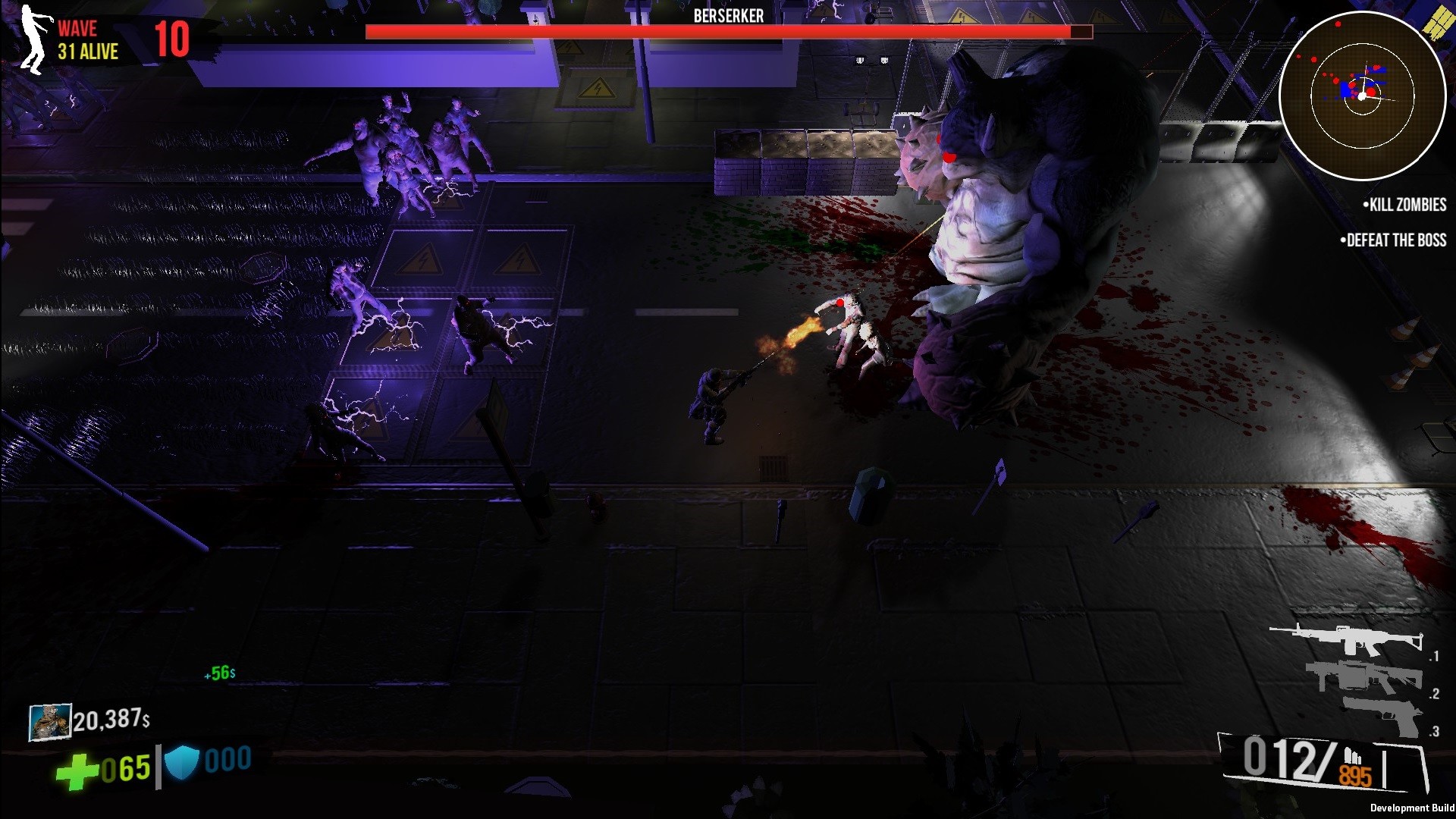This screenshot has width=1456, height=819.
Task: Select the machine gun in weapon slot 1
Action: 1346,639
